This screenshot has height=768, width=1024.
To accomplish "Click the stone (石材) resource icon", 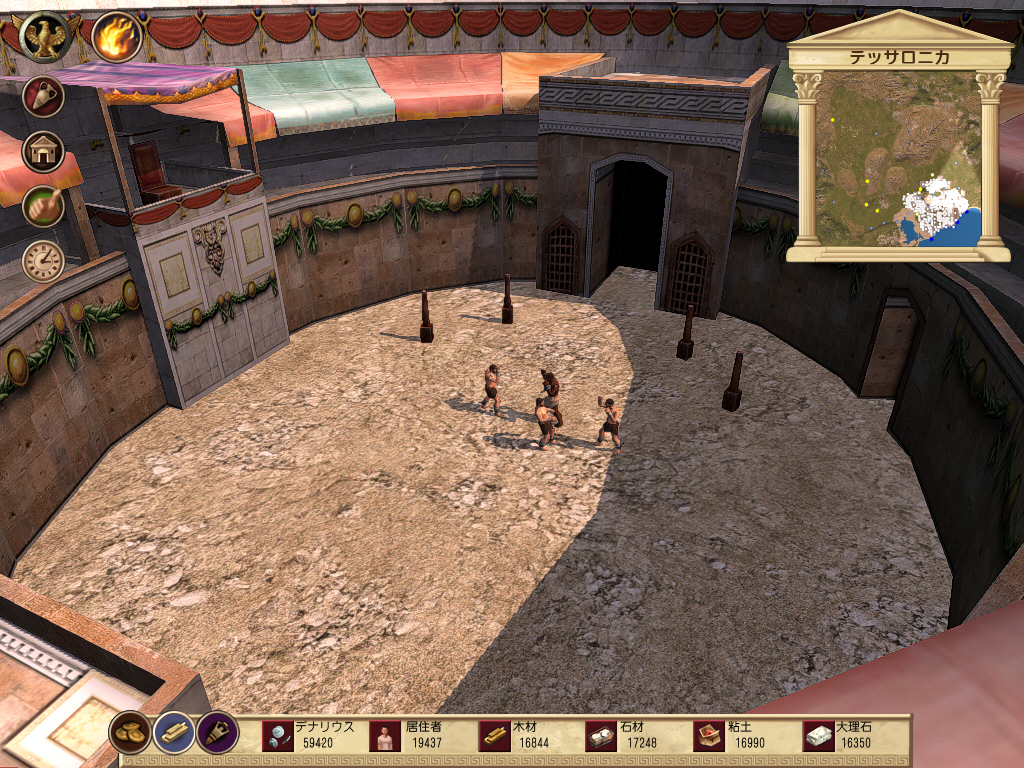I will [601, 737].
